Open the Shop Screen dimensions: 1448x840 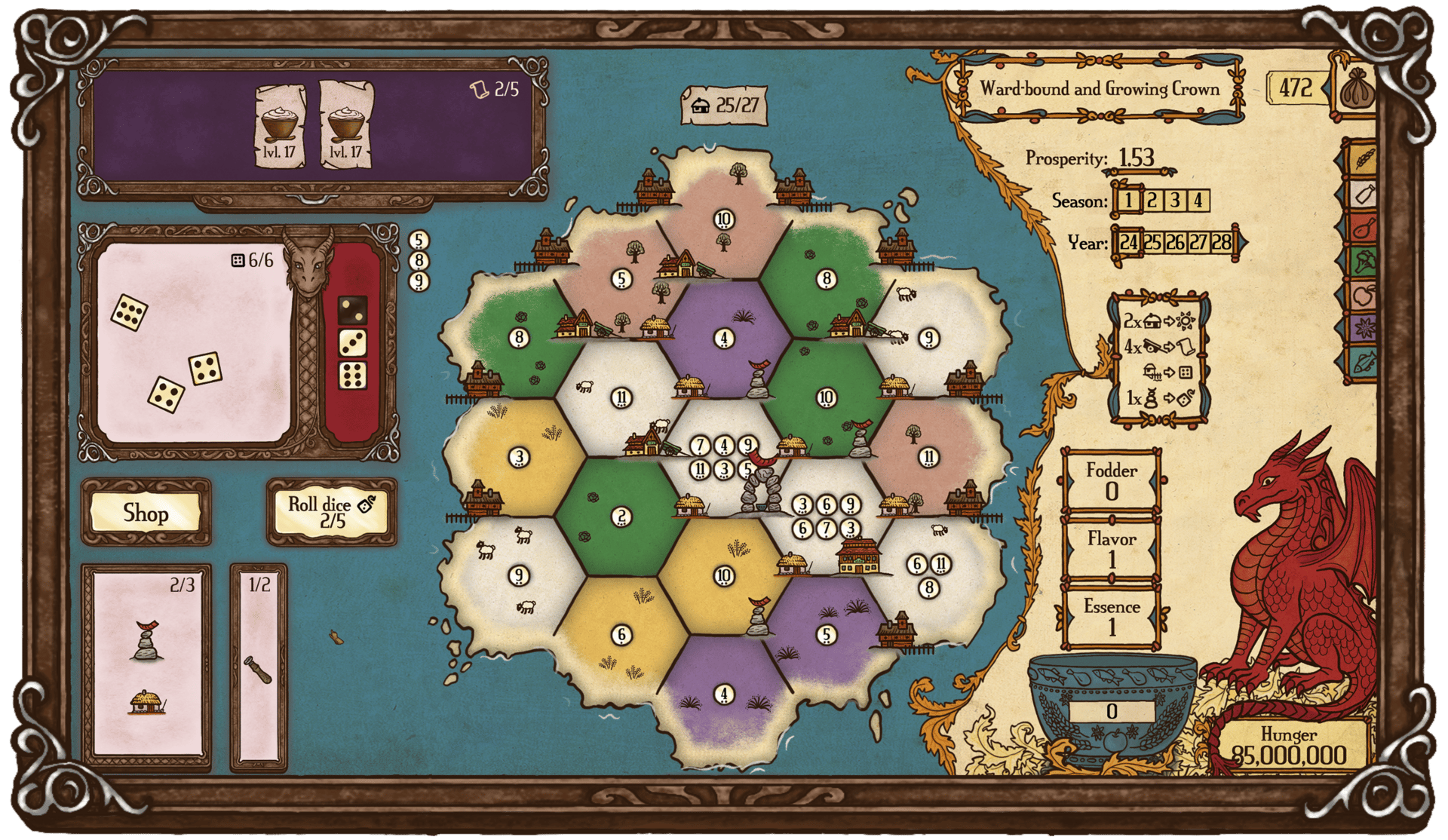coord(146,514)
